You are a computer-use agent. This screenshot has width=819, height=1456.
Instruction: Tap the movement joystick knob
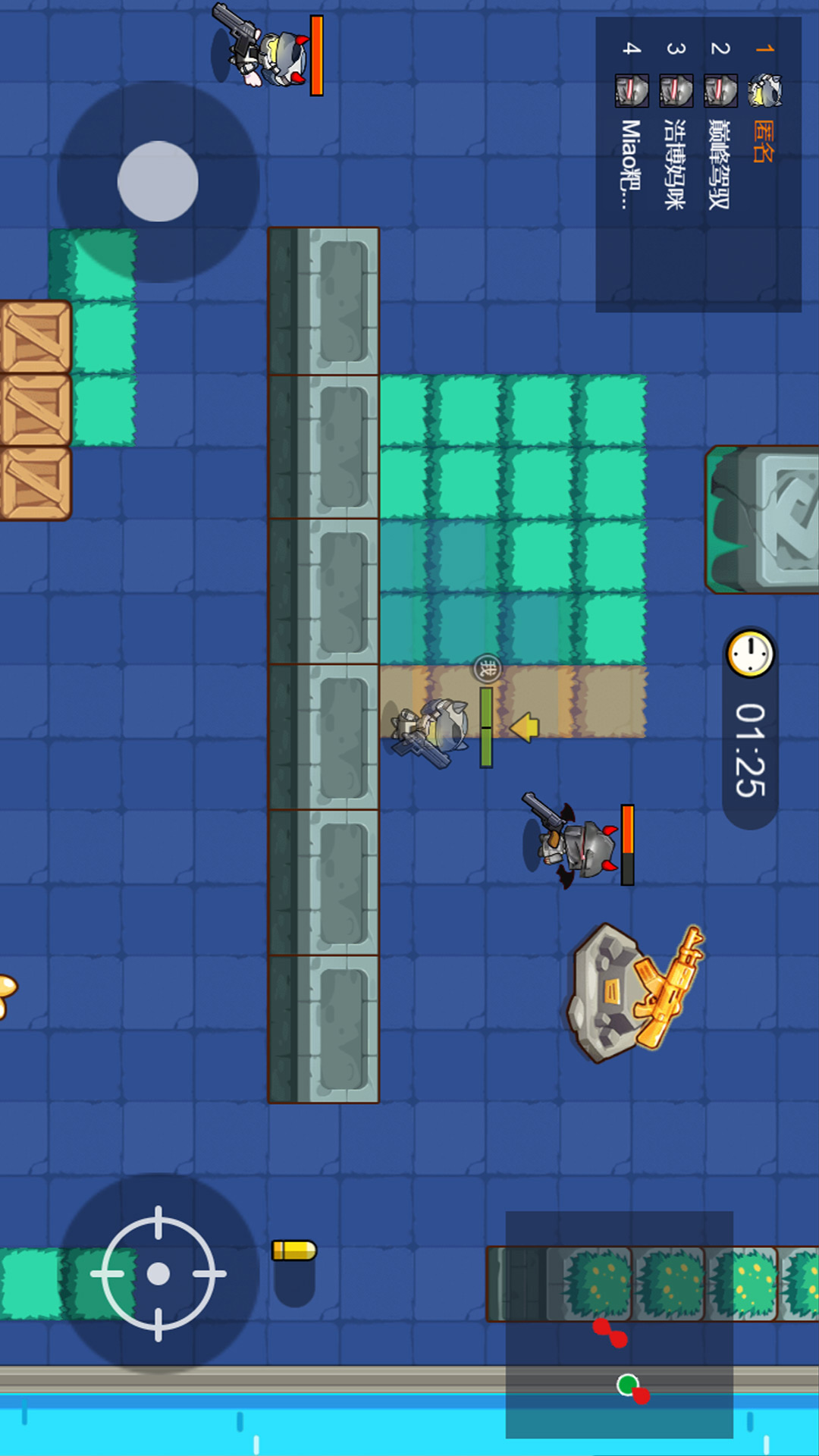158,181
